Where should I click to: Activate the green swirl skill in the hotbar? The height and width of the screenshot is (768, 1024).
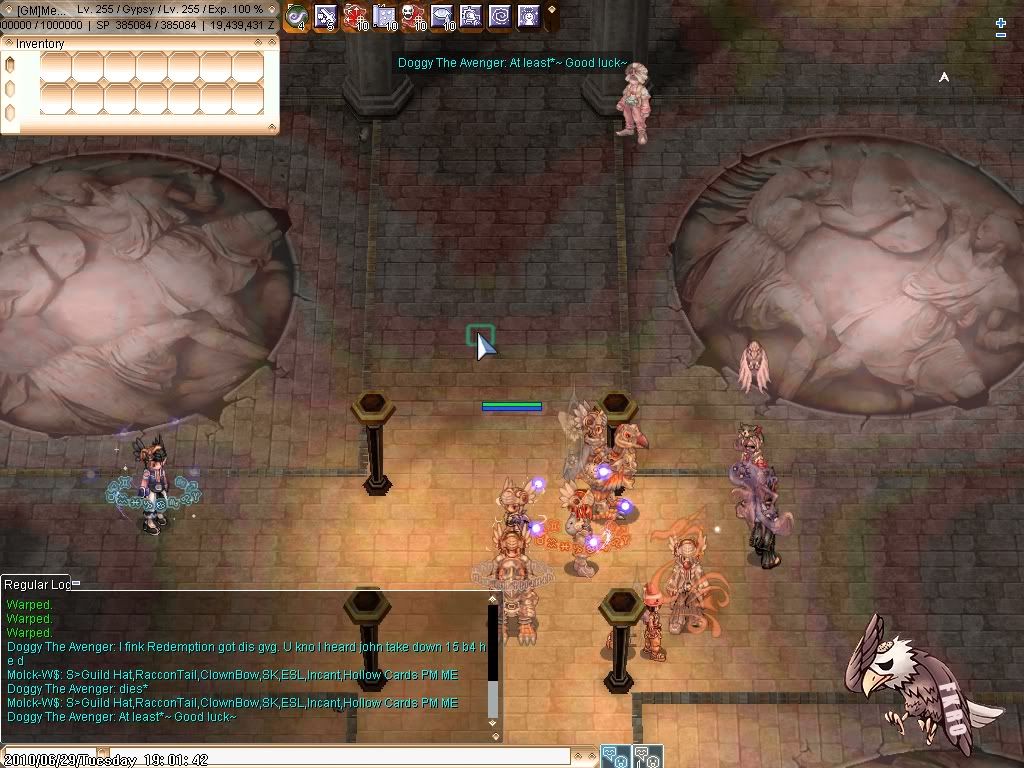click(x=296, y=16)
